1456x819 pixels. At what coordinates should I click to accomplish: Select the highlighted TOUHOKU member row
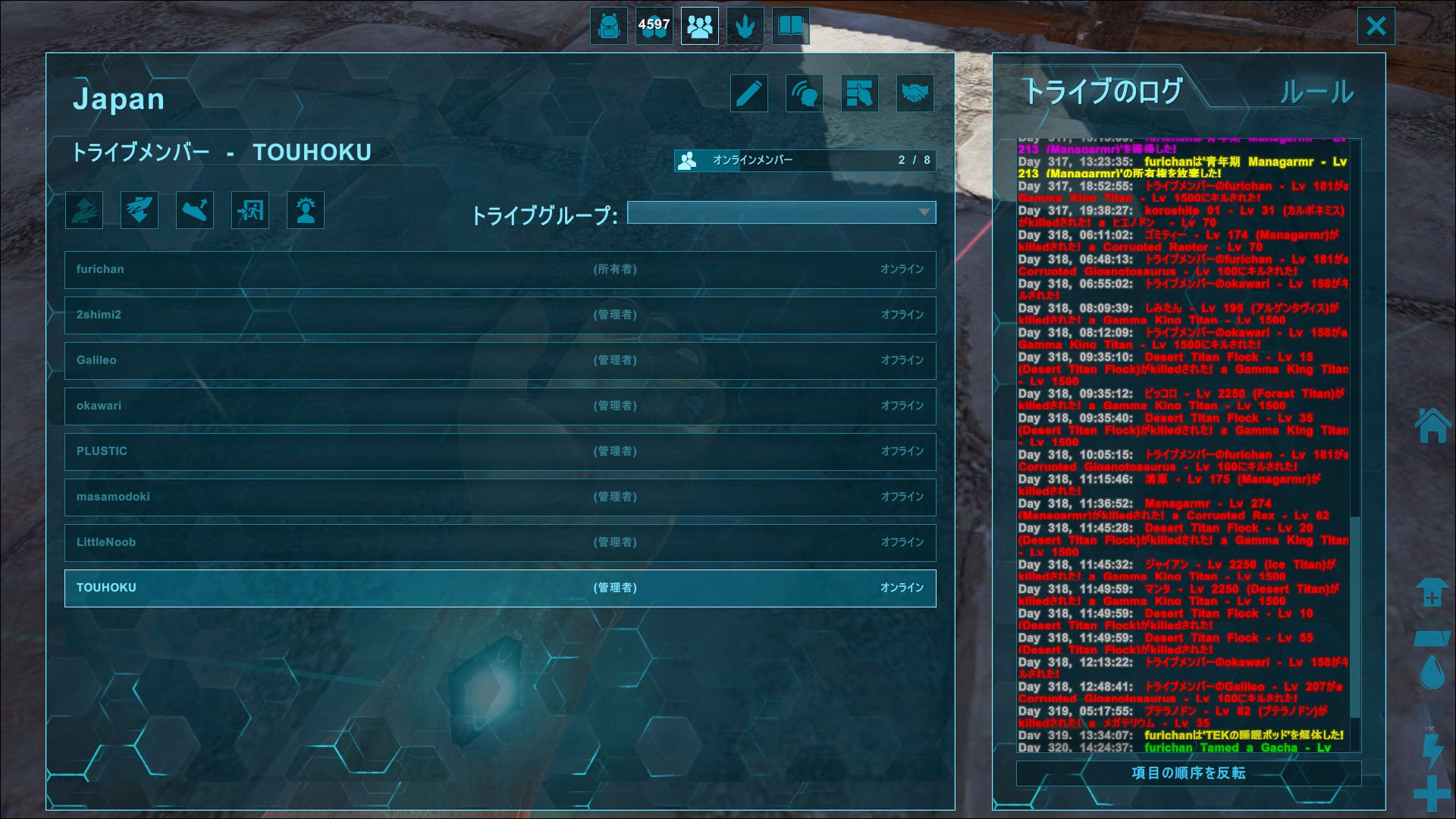coord(500,588)
